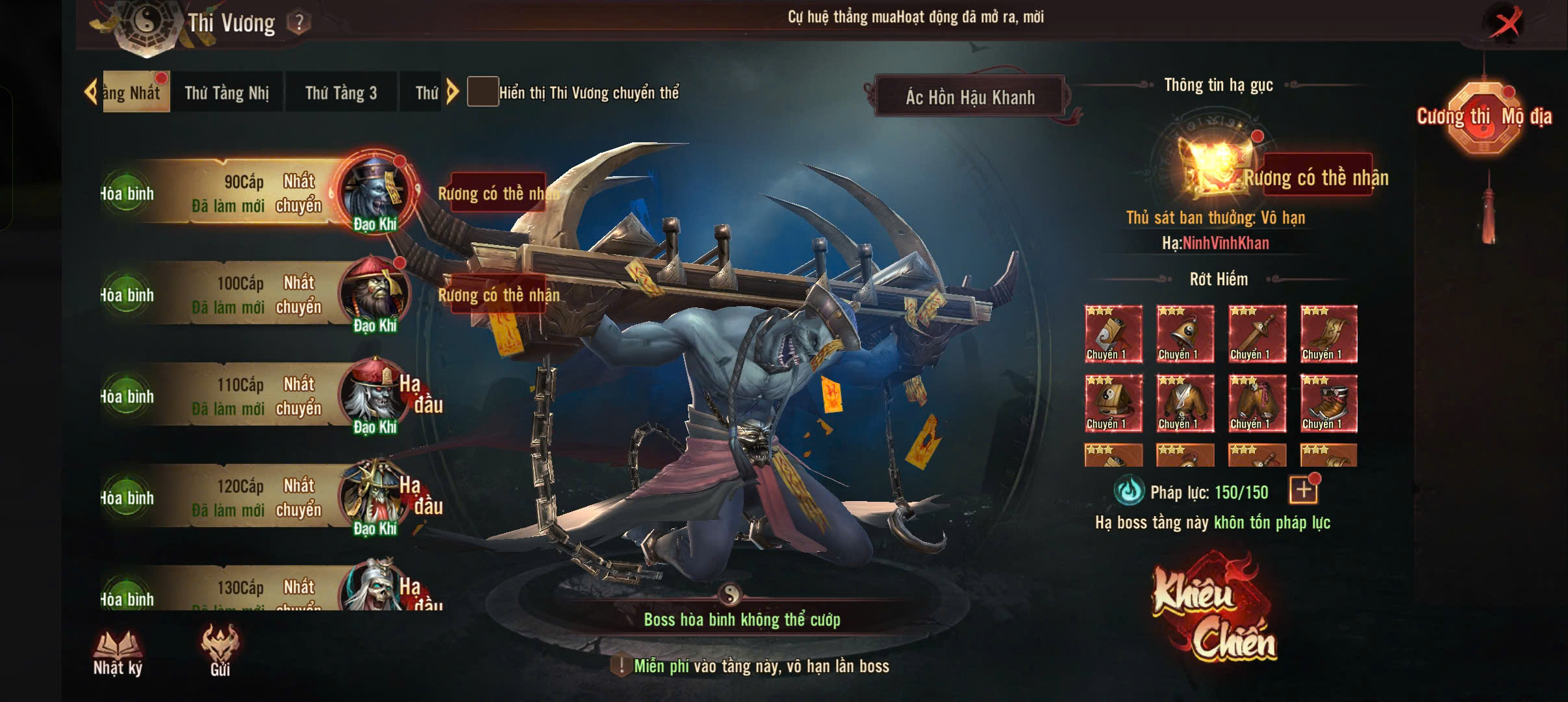Viewport: 1568px width, 702px height.
Task: Open the Thi Vương help question mark
Action: [299, 23]
